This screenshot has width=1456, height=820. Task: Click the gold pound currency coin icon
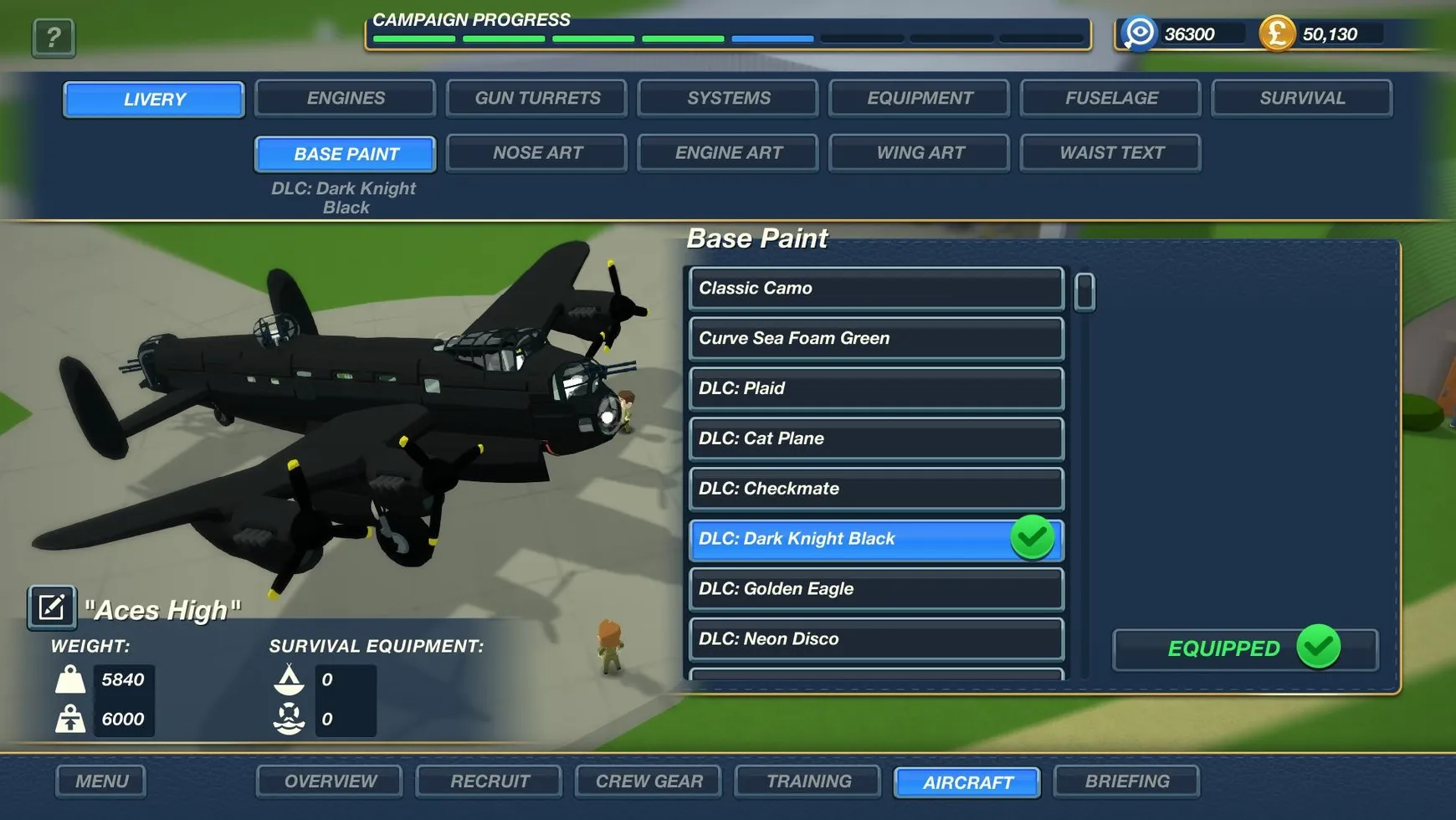pos(1277,34)
